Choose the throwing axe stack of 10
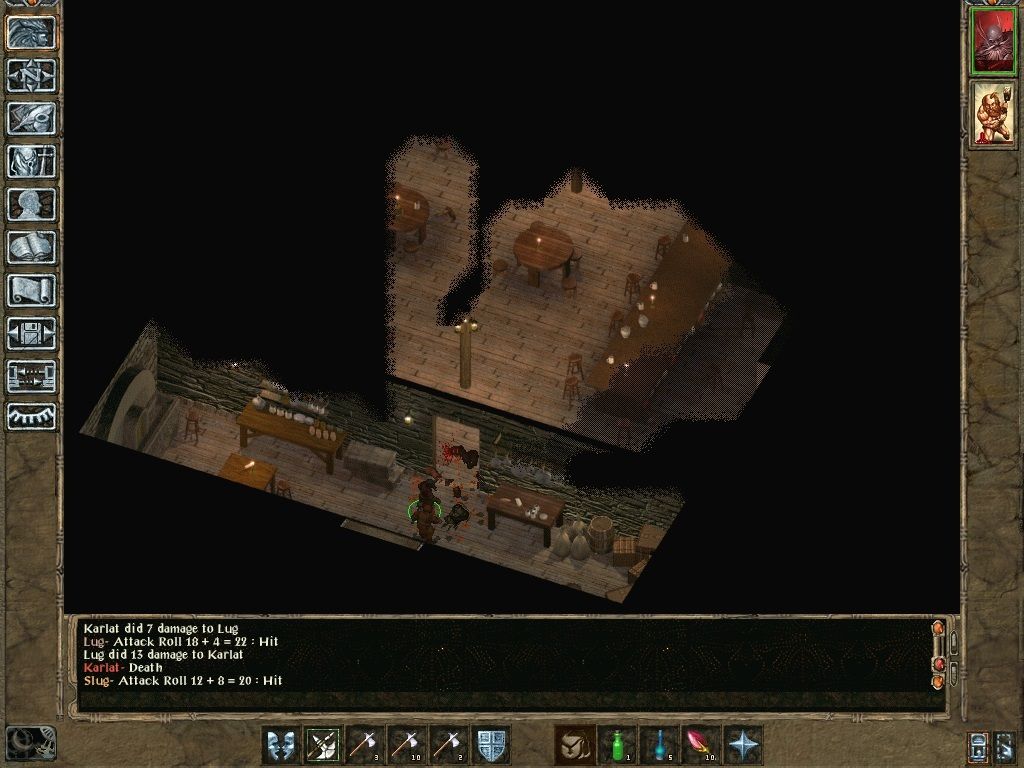 (x=407, y=745)
